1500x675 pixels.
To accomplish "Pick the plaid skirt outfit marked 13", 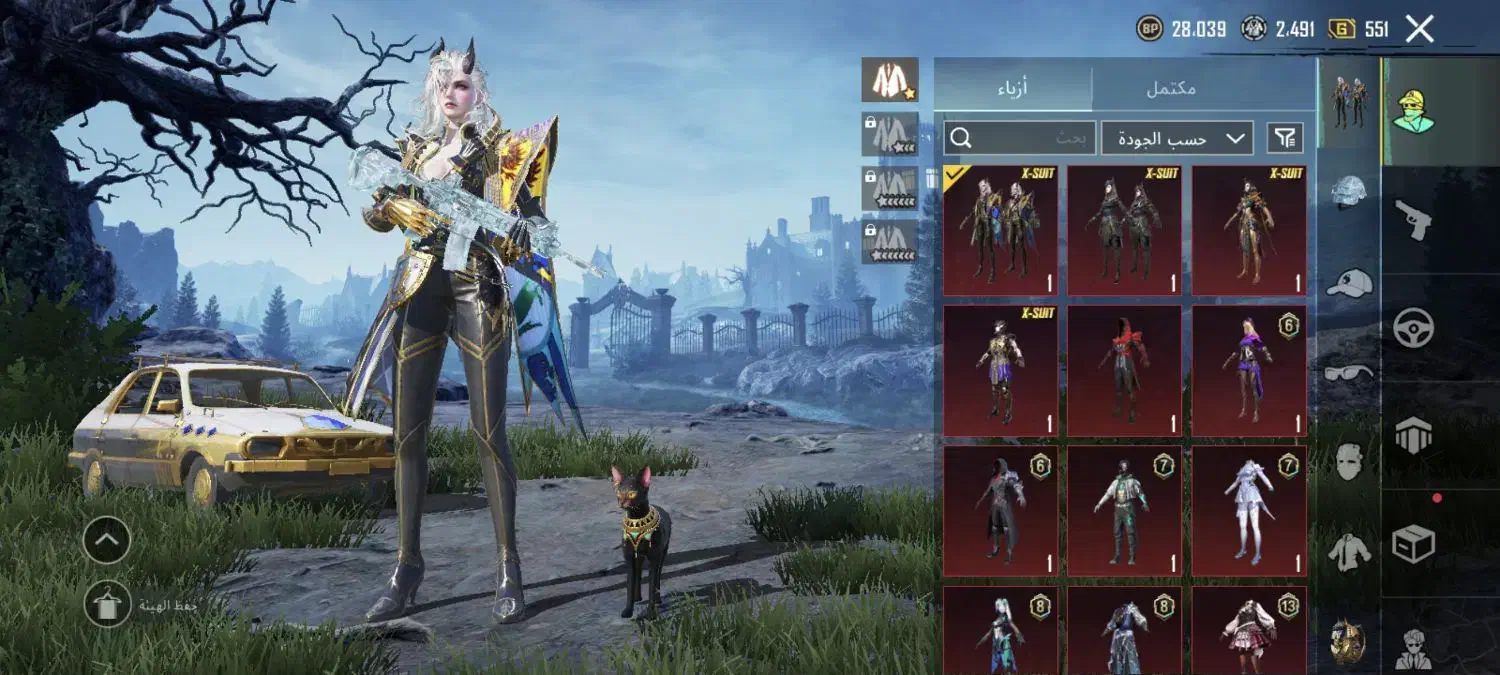I will pos(1249,630).
